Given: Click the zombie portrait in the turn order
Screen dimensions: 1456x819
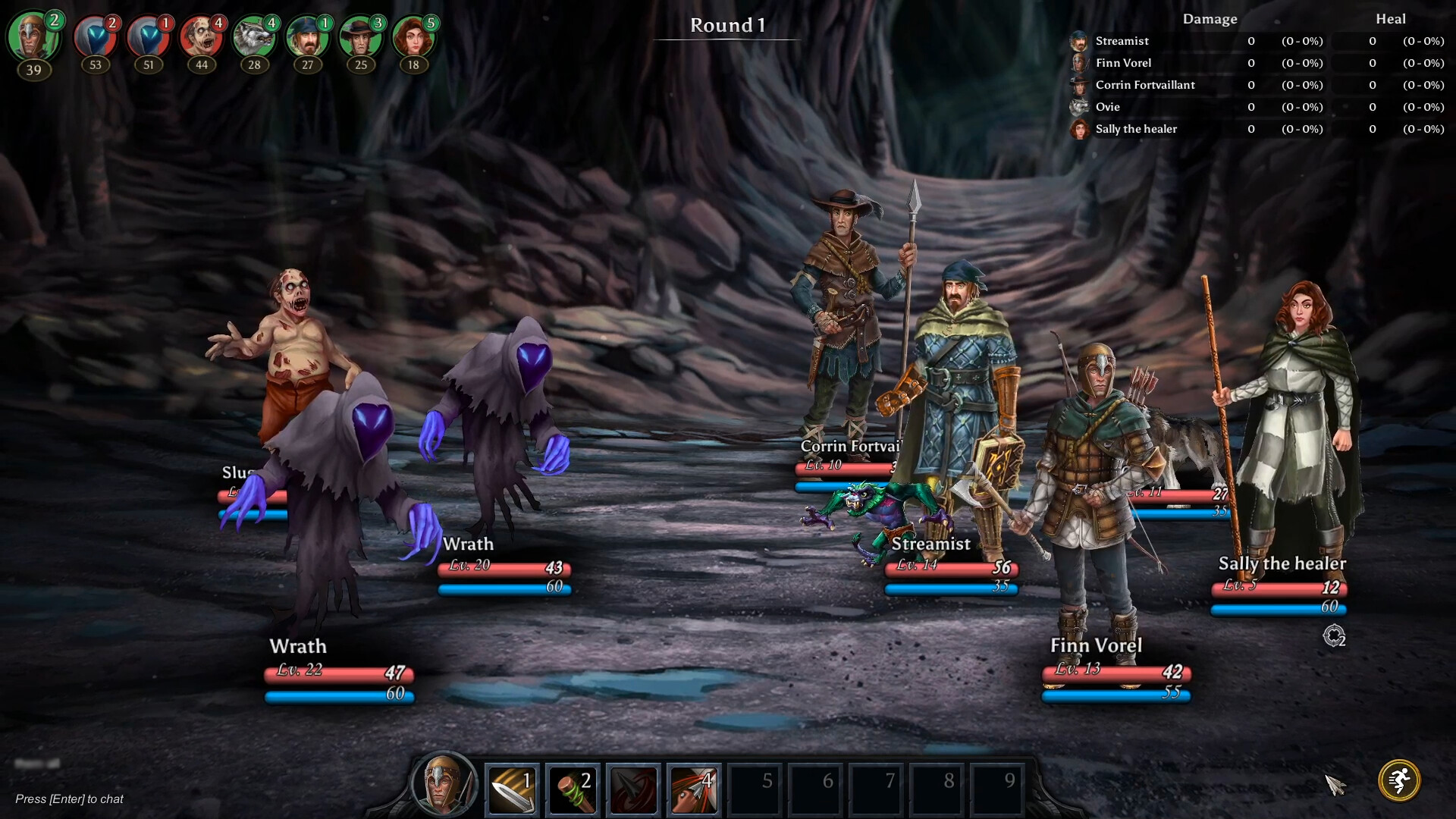Looking at the screenshot, I should click(200, 36).
